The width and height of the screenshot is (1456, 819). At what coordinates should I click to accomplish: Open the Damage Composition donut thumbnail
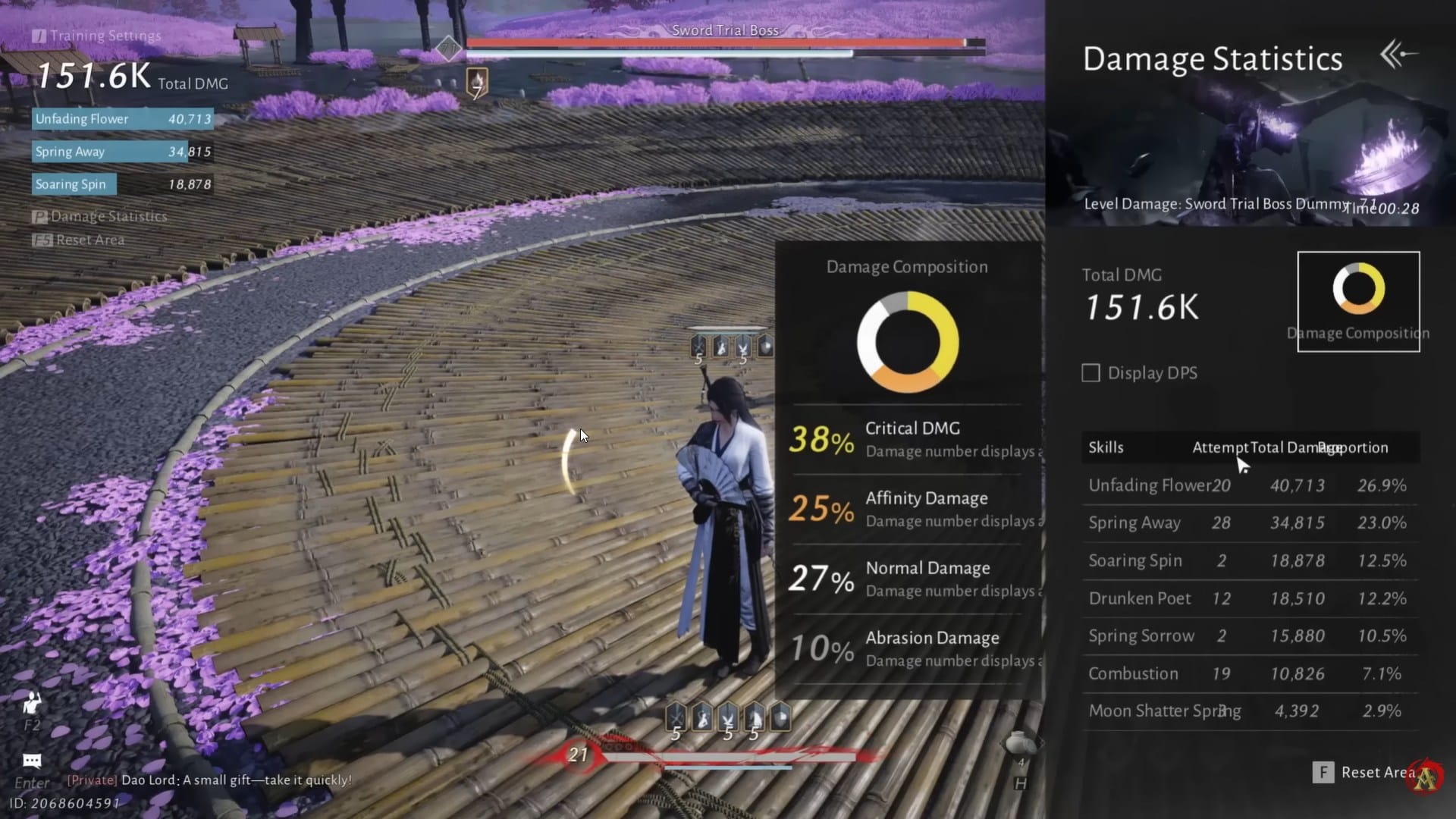1358,301
